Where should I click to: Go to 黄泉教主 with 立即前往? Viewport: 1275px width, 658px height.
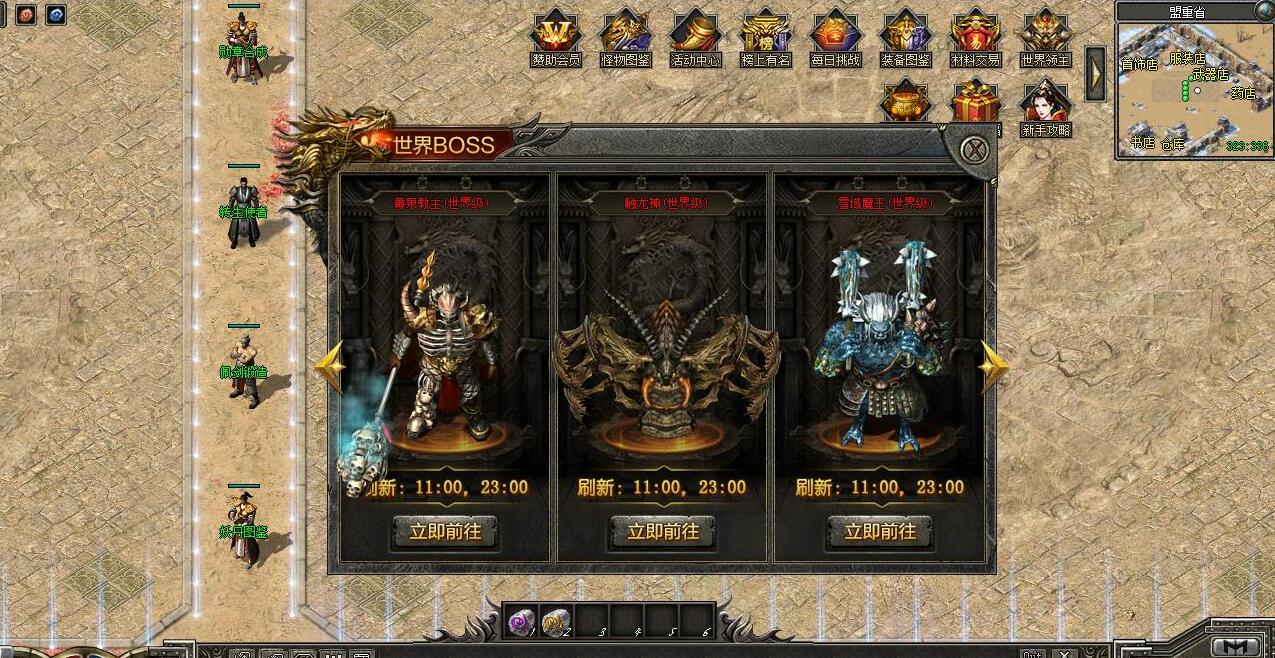click(x=445, y=531)
